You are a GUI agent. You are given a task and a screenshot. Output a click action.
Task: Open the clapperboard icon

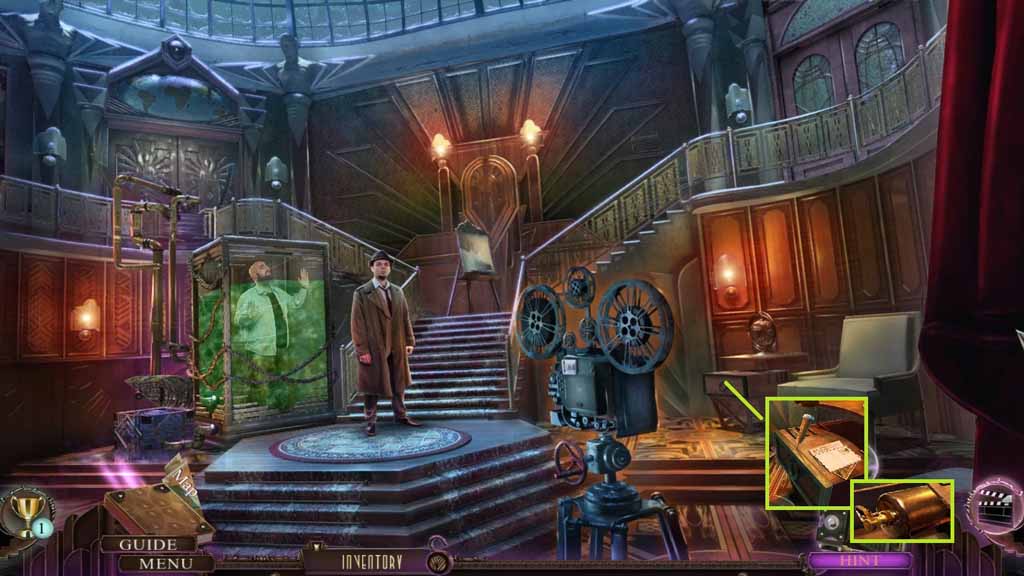coord(993,505)
